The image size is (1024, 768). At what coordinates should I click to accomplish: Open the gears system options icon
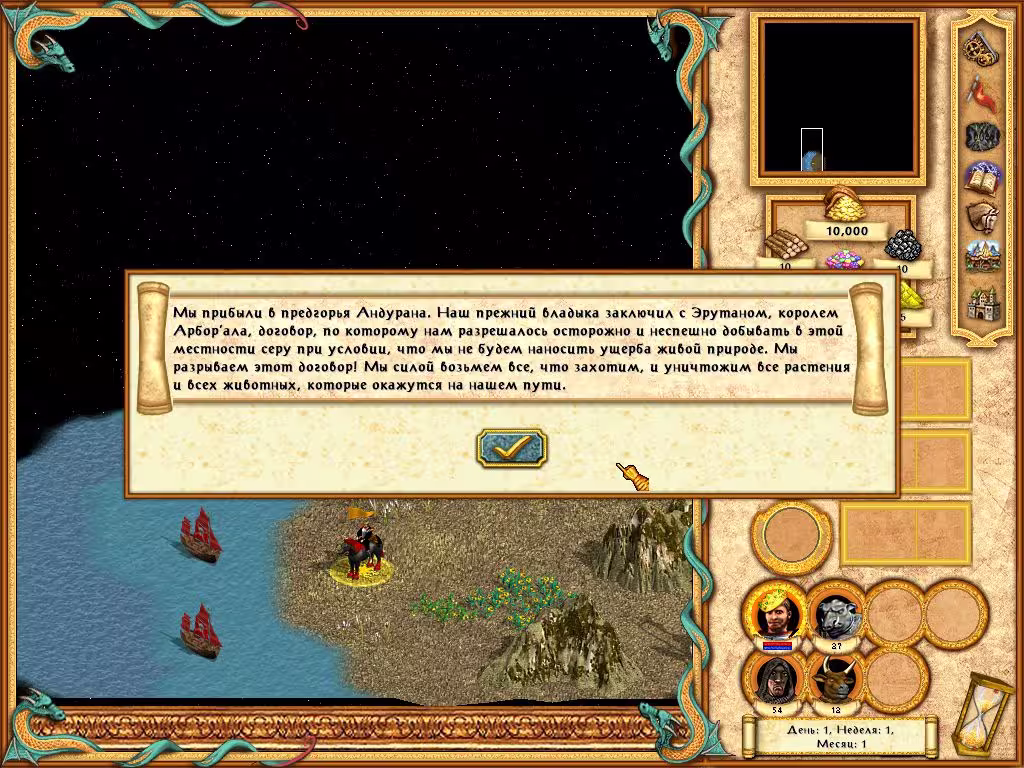tap(978, 48)
